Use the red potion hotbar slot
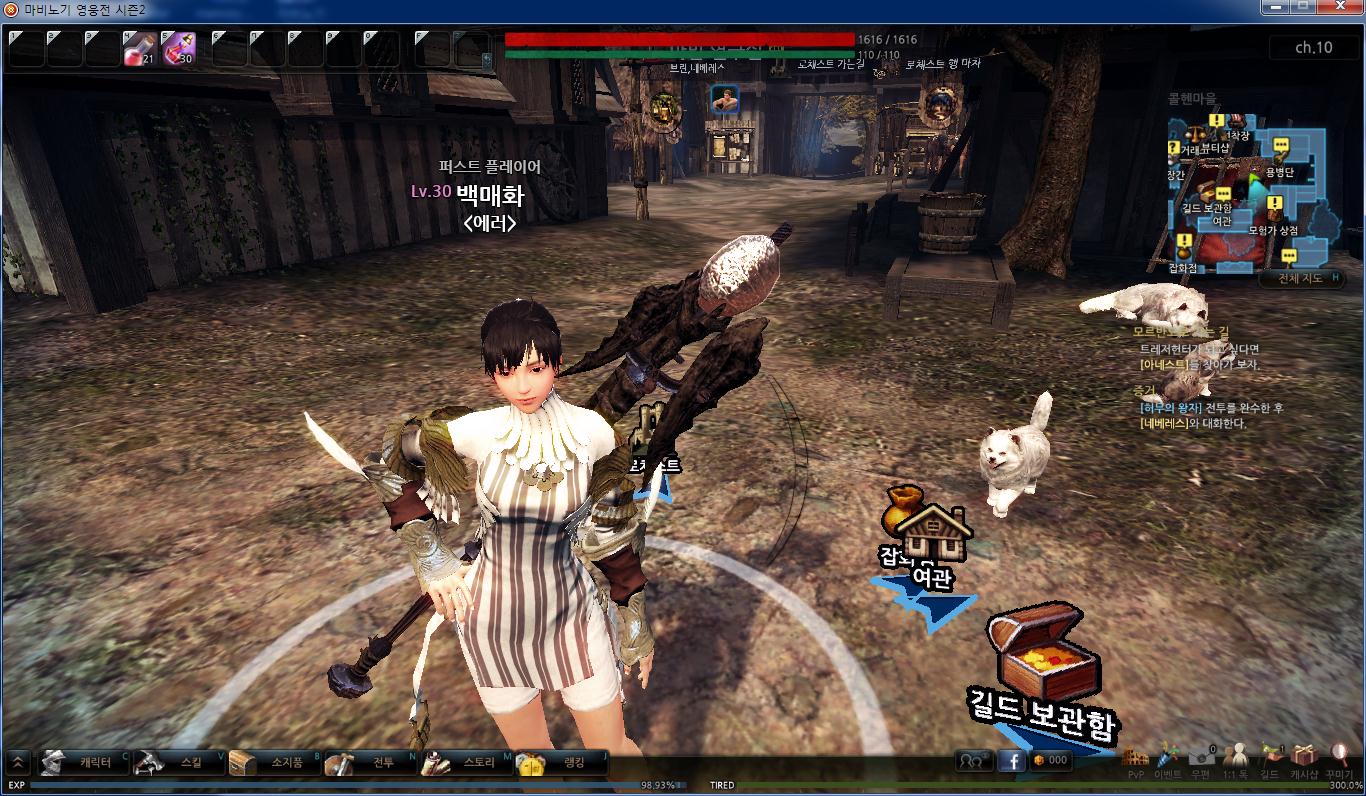Viewport: 1366px width, 796px height. pos(139,48)
